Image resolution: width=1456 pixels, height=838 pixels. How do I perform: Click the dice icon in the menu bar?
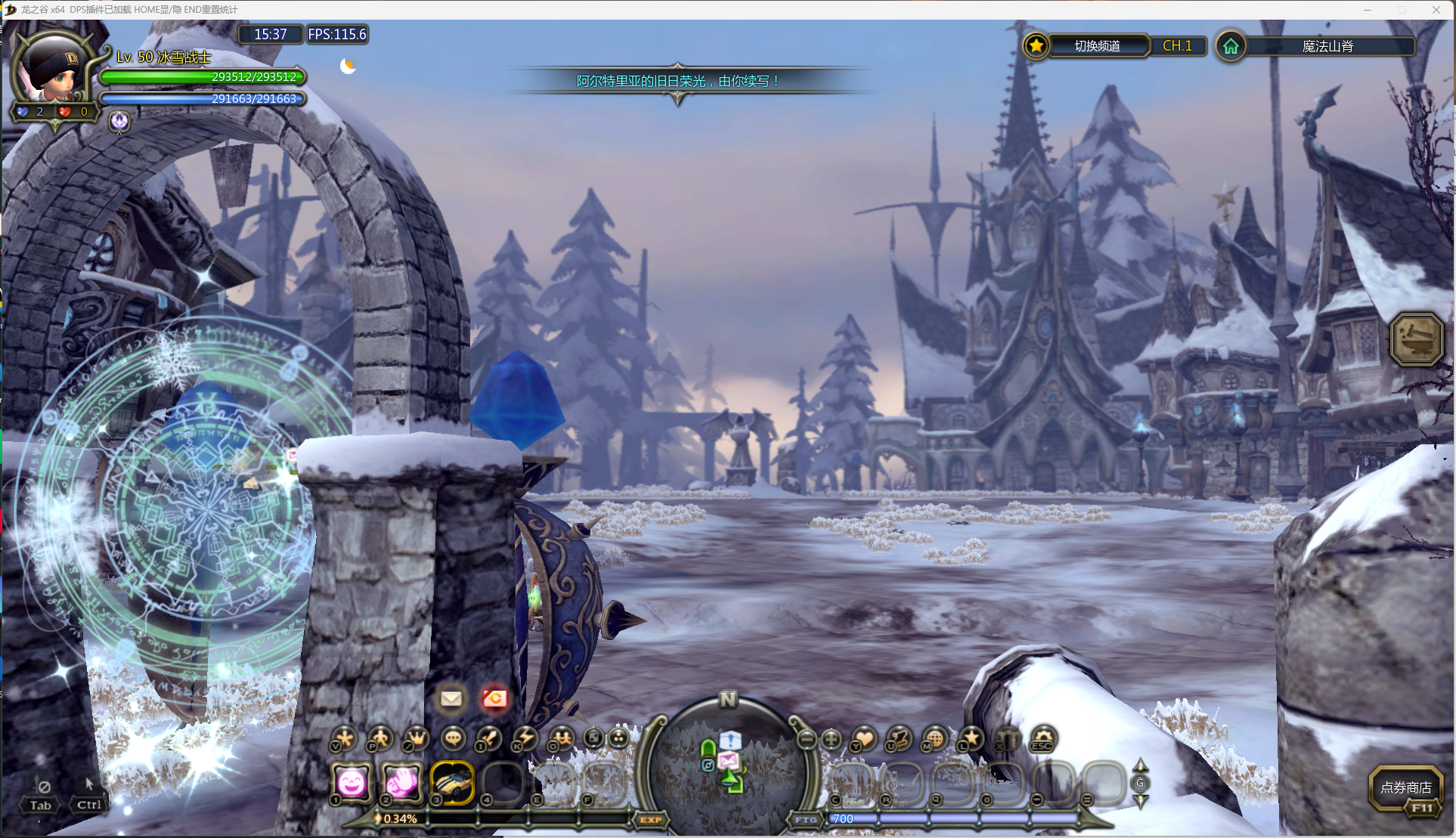(x=594, y=738)
